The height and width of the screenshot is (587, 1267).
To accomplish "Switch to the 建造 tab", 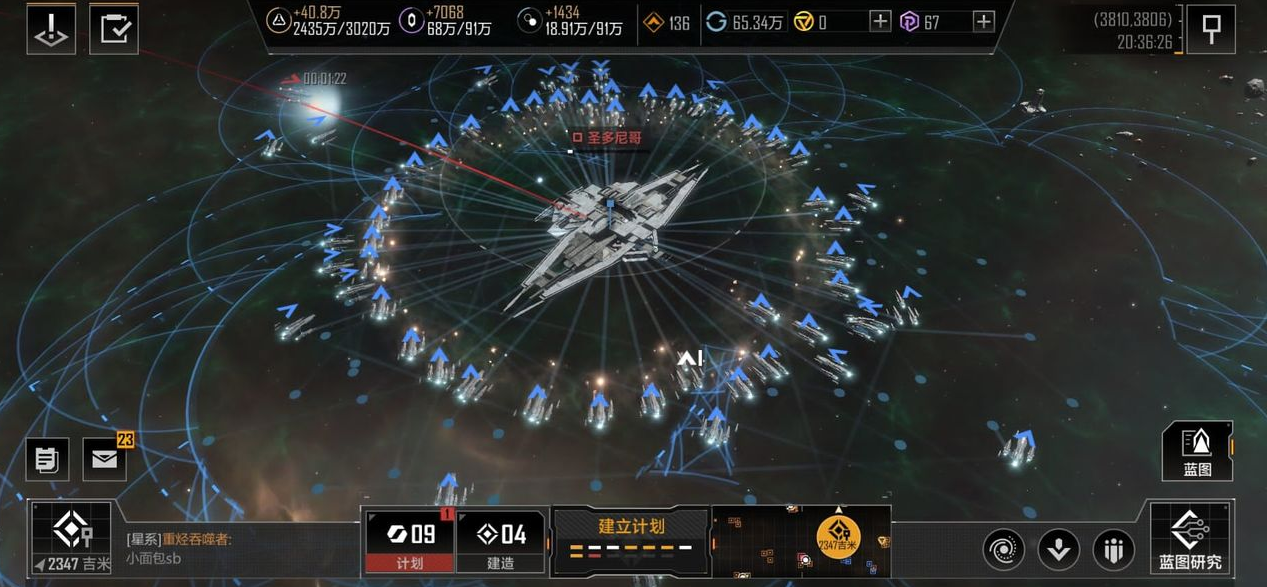I will pyautogui.click(x=501, y=541).
